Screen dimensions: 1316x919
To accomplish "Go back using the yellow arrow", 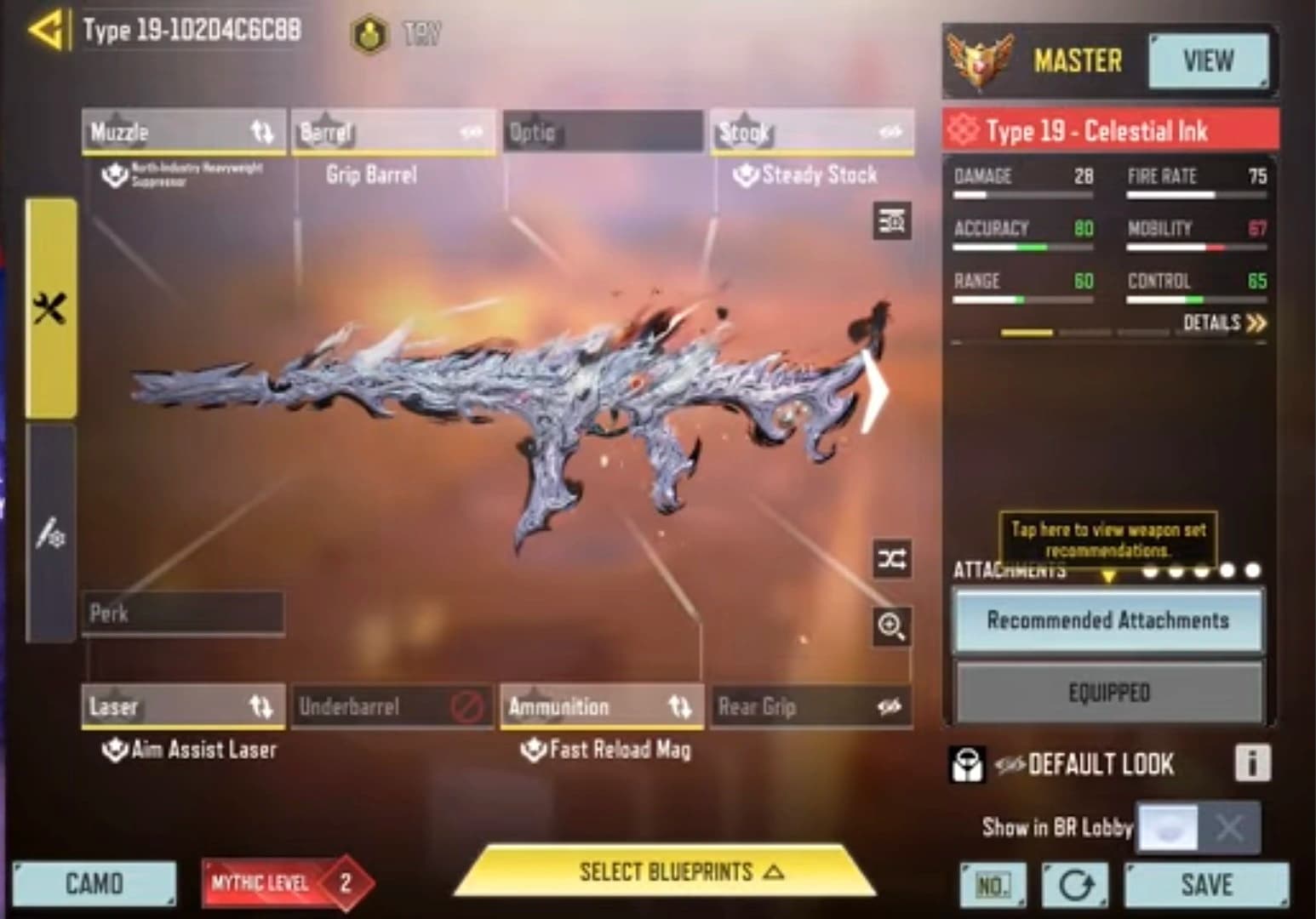I will [44, 31].
